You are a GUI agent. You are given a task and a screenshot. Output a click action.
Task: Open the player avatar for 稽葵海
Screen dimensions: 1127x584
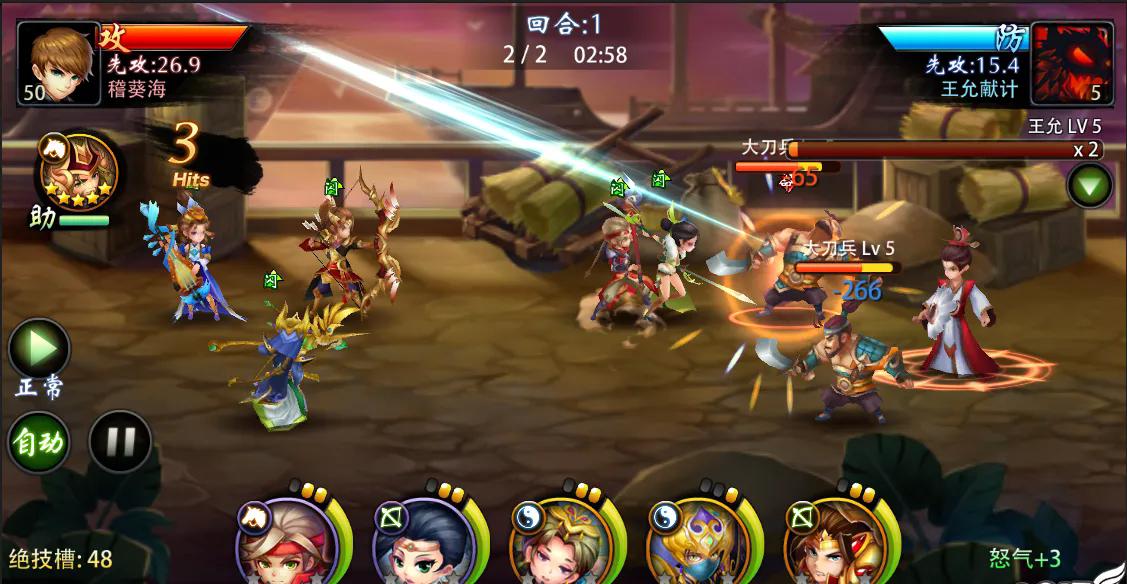58,63
